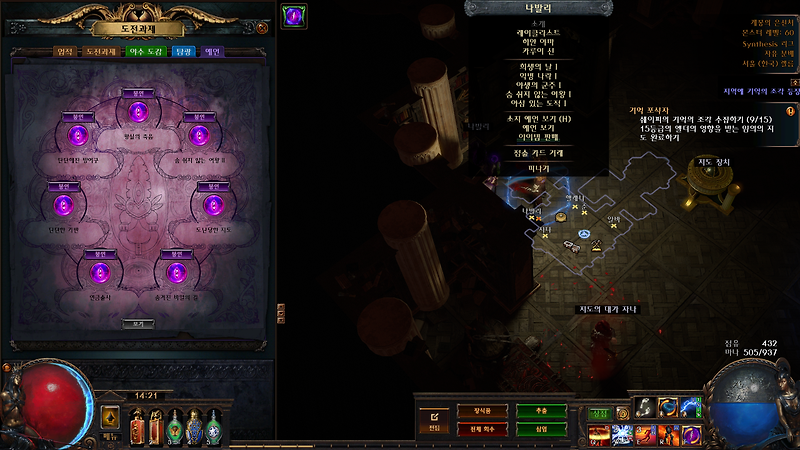Pick the 도난당한 지도 prophecy orb

point(212,205)
